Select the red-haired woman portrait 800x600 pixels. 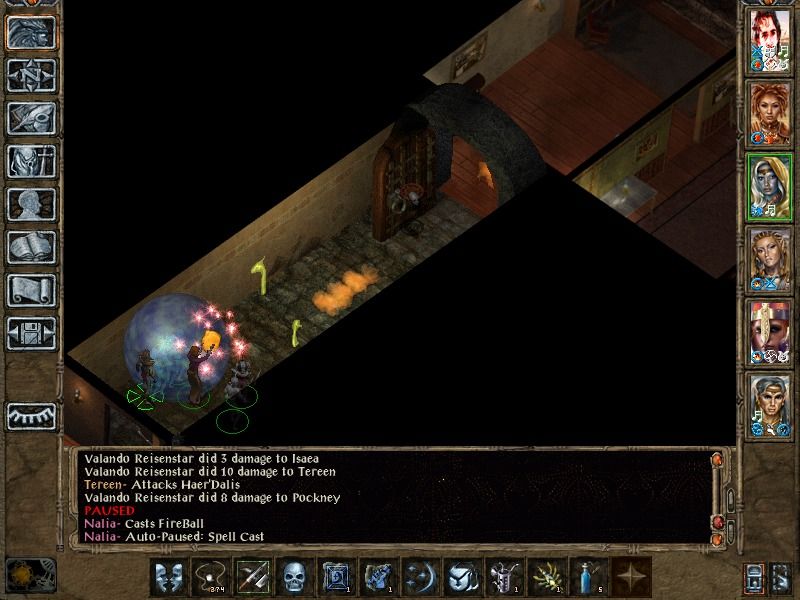pyautogui.click(x=771, y=114)
